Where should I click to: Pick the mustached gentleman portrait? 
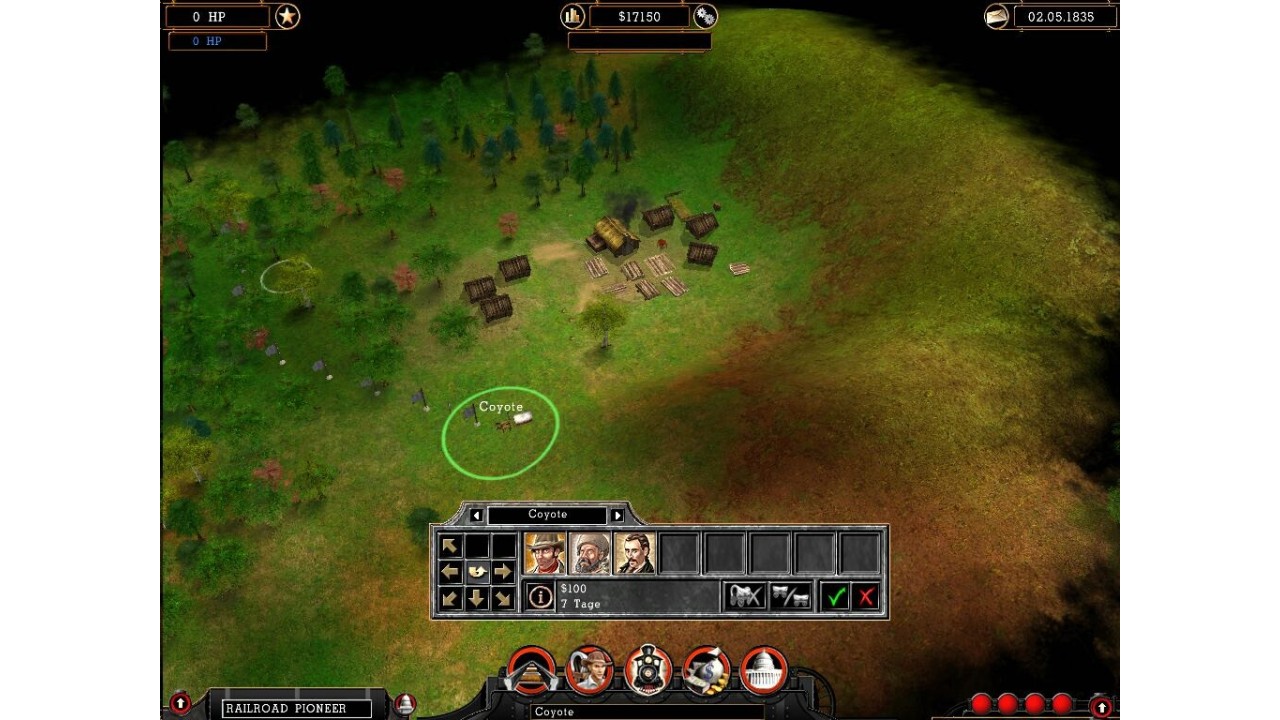(x=634, y=553)
